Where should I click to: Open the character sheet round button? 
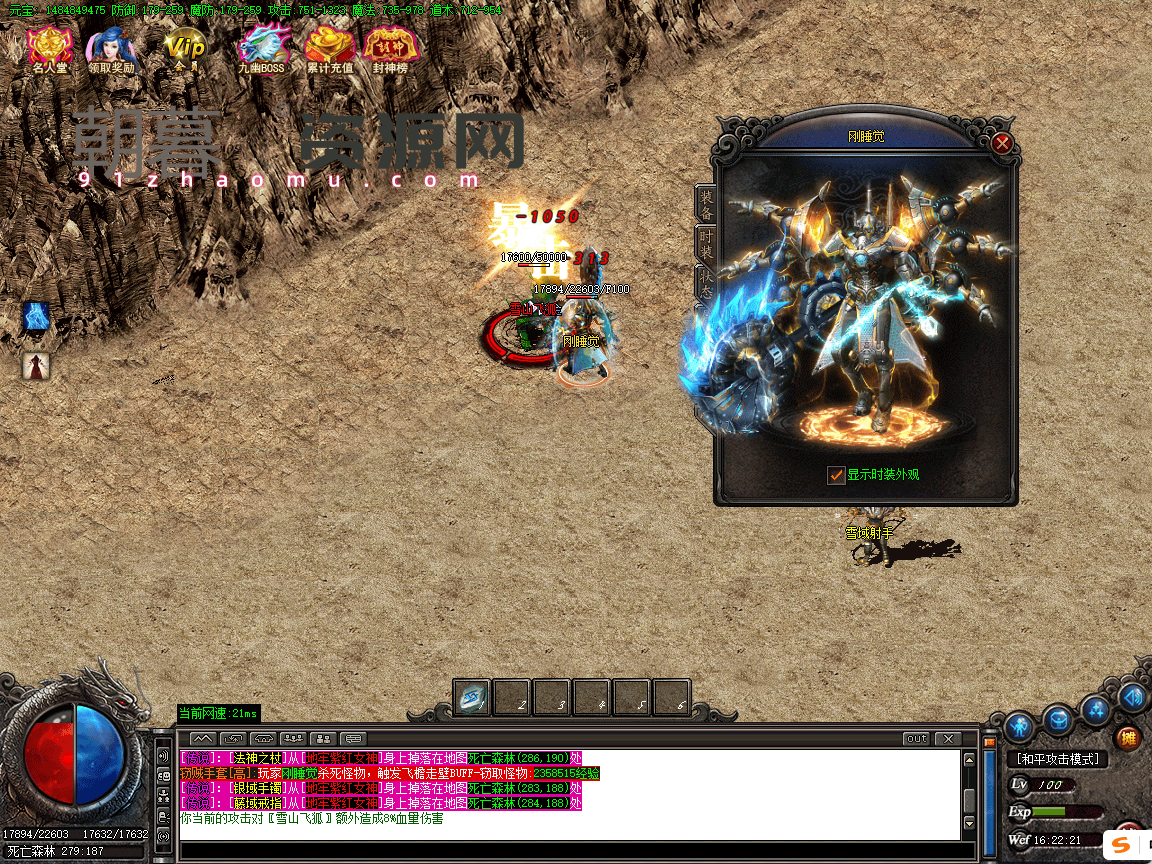[x=1019, y=725]
